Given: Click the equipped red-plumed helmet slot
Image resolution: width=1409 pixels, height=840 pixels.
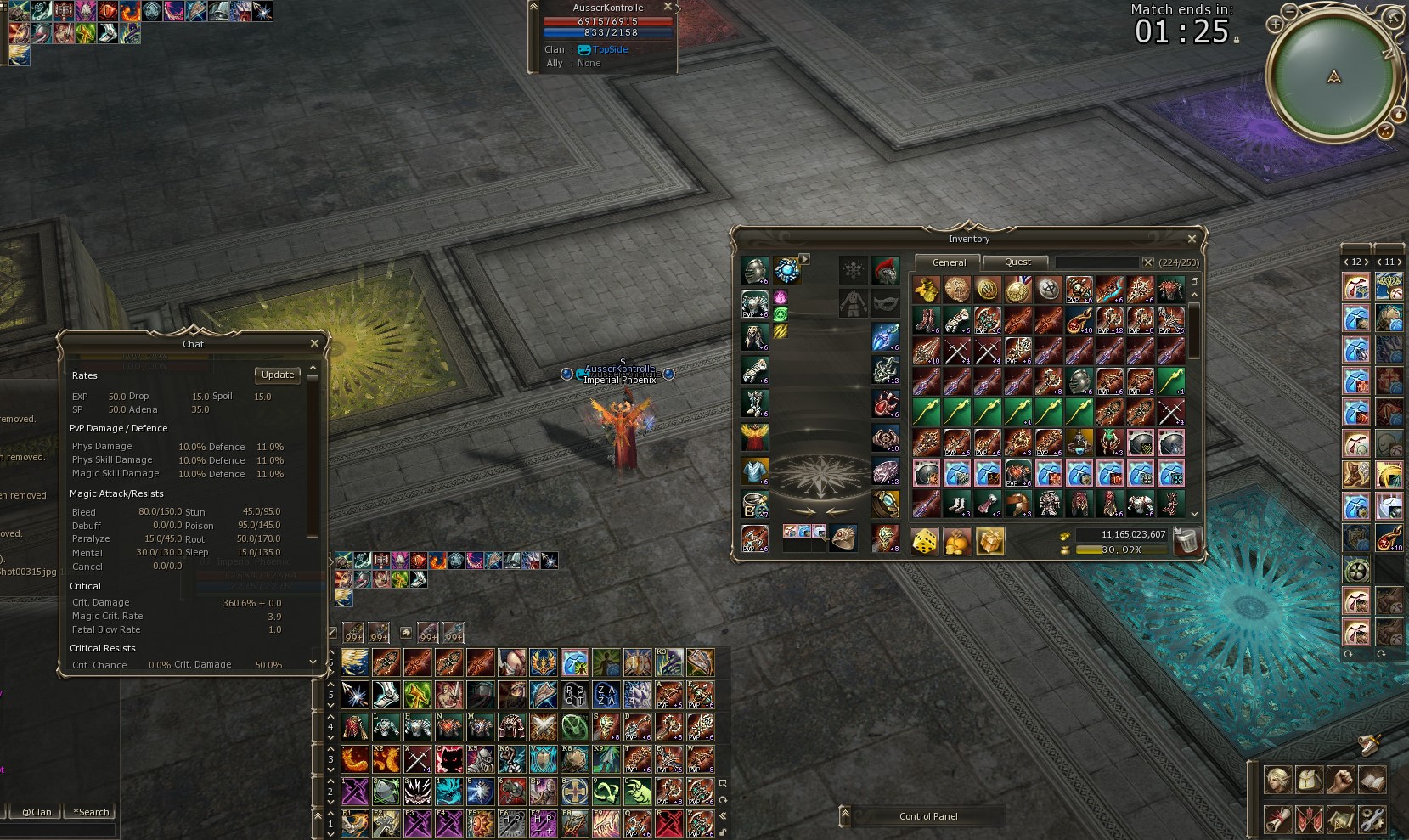Looking at the screenshot, I should (885, 271).
